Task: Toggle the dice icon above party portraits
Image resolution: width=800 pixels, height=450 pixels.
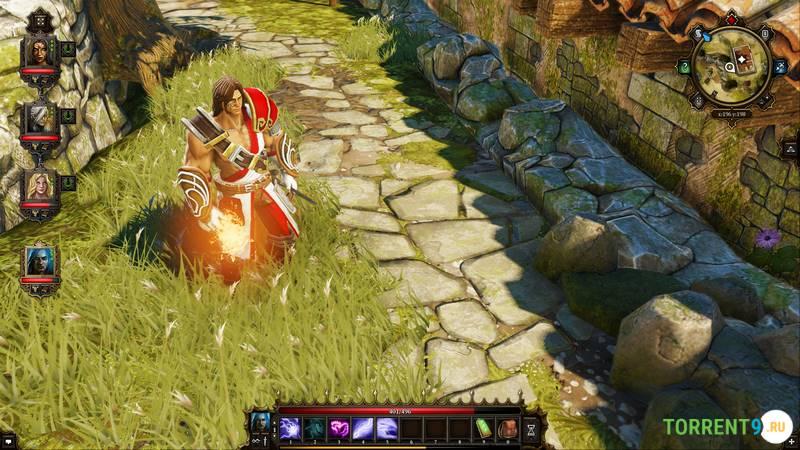Action: (40, 17)
